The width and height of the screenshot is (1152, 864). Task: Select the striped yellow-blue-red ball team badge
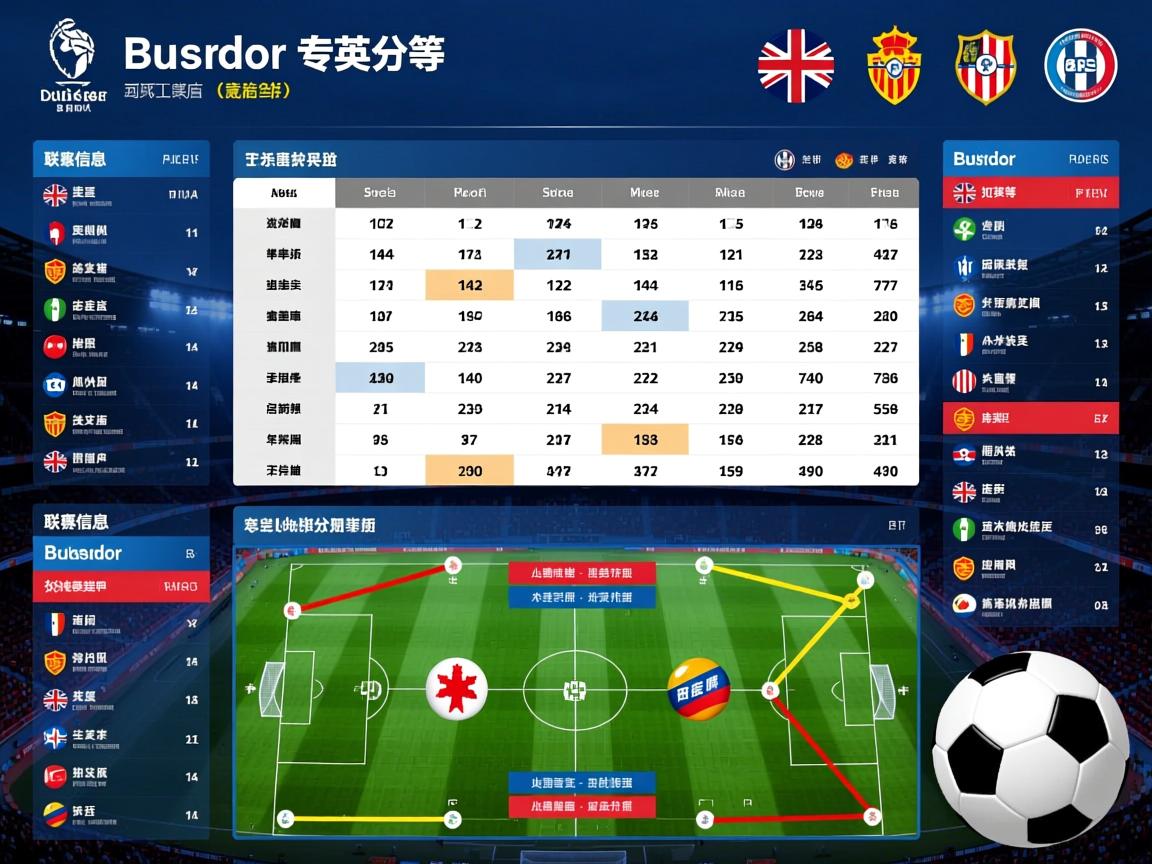[x=698, y=689]
